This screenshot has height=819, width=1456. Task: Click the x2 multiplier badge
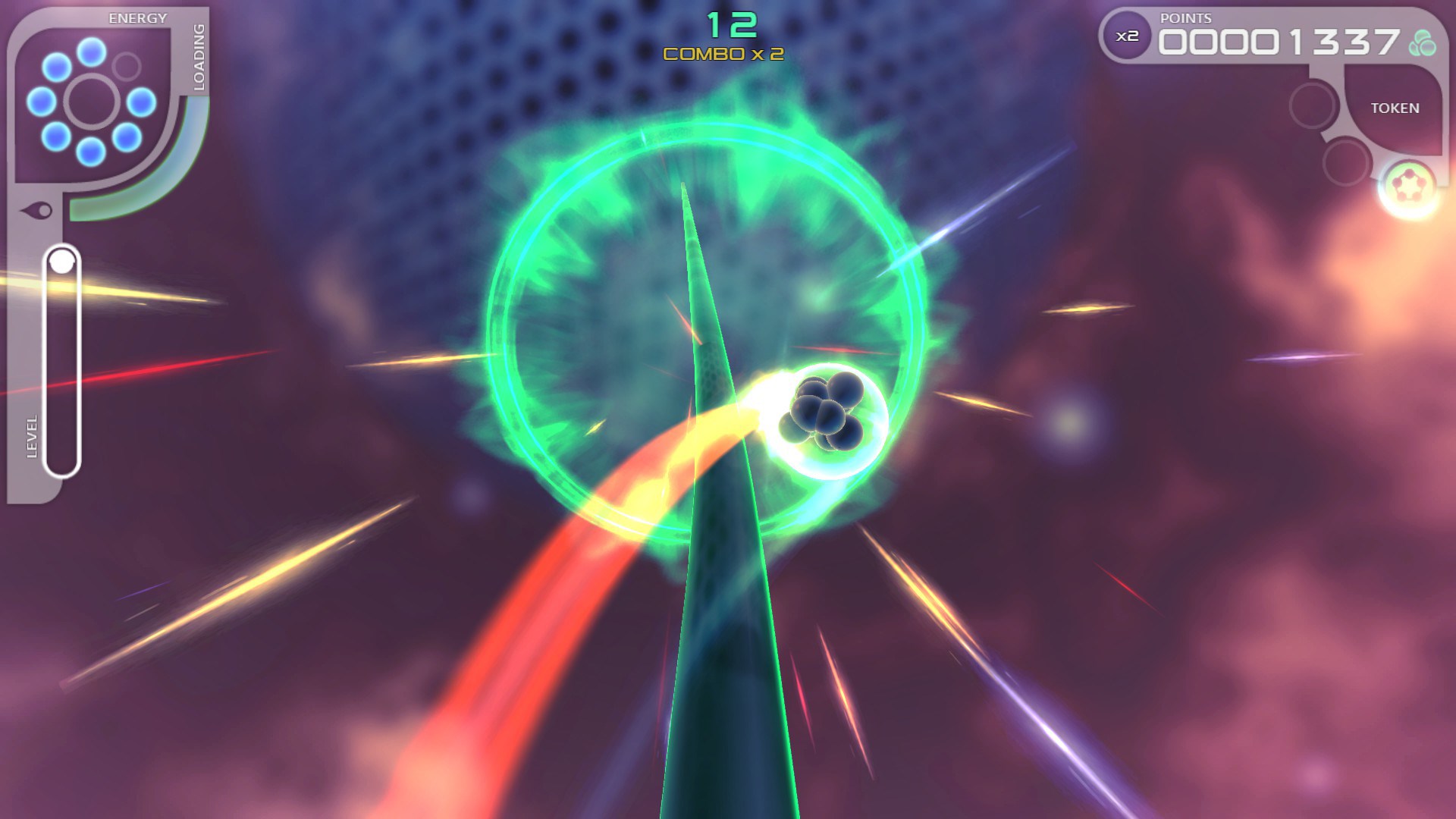1127,36
